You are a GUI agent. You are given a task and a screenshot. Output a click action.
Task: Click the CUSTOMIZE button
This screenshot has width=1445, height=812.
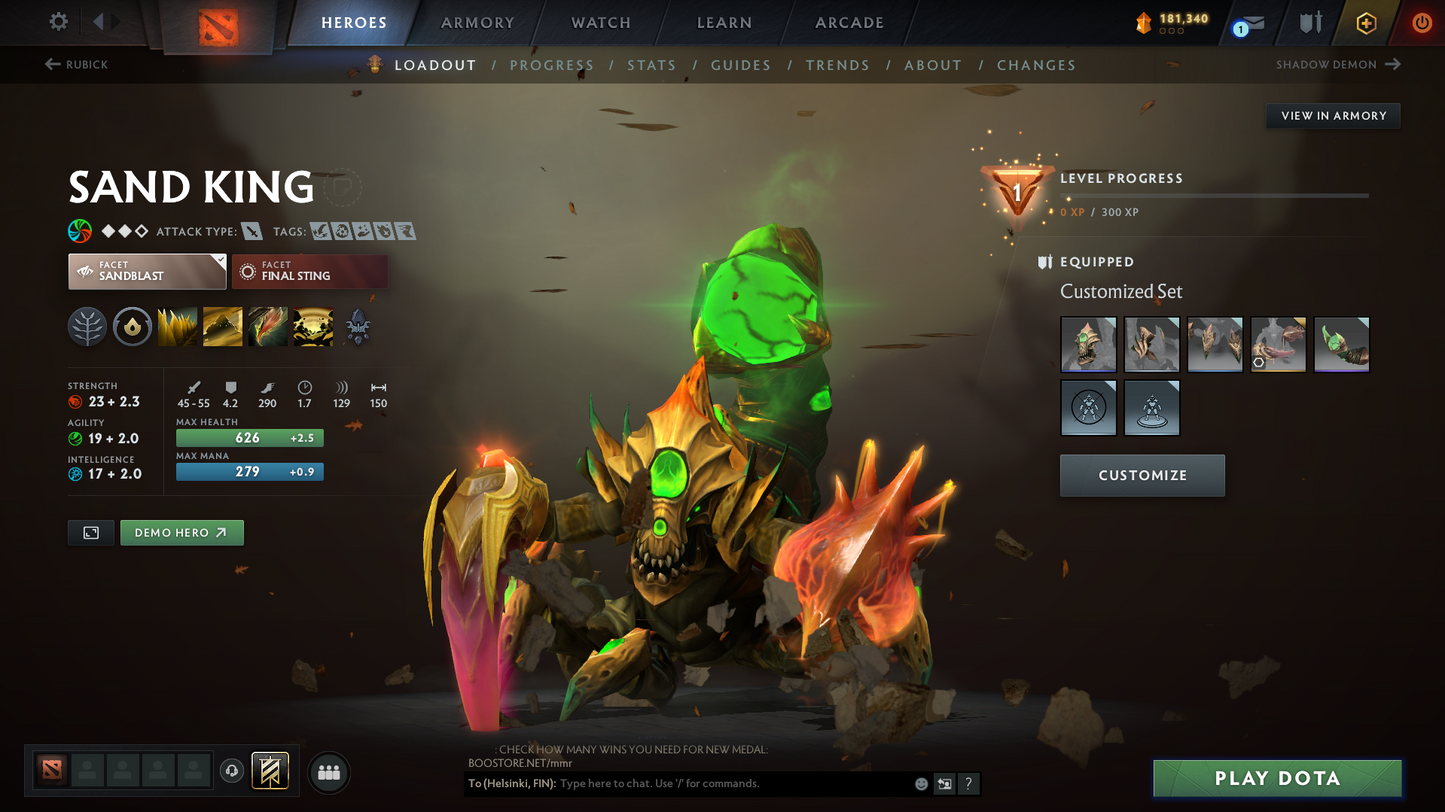click(x=1142, y=475)
